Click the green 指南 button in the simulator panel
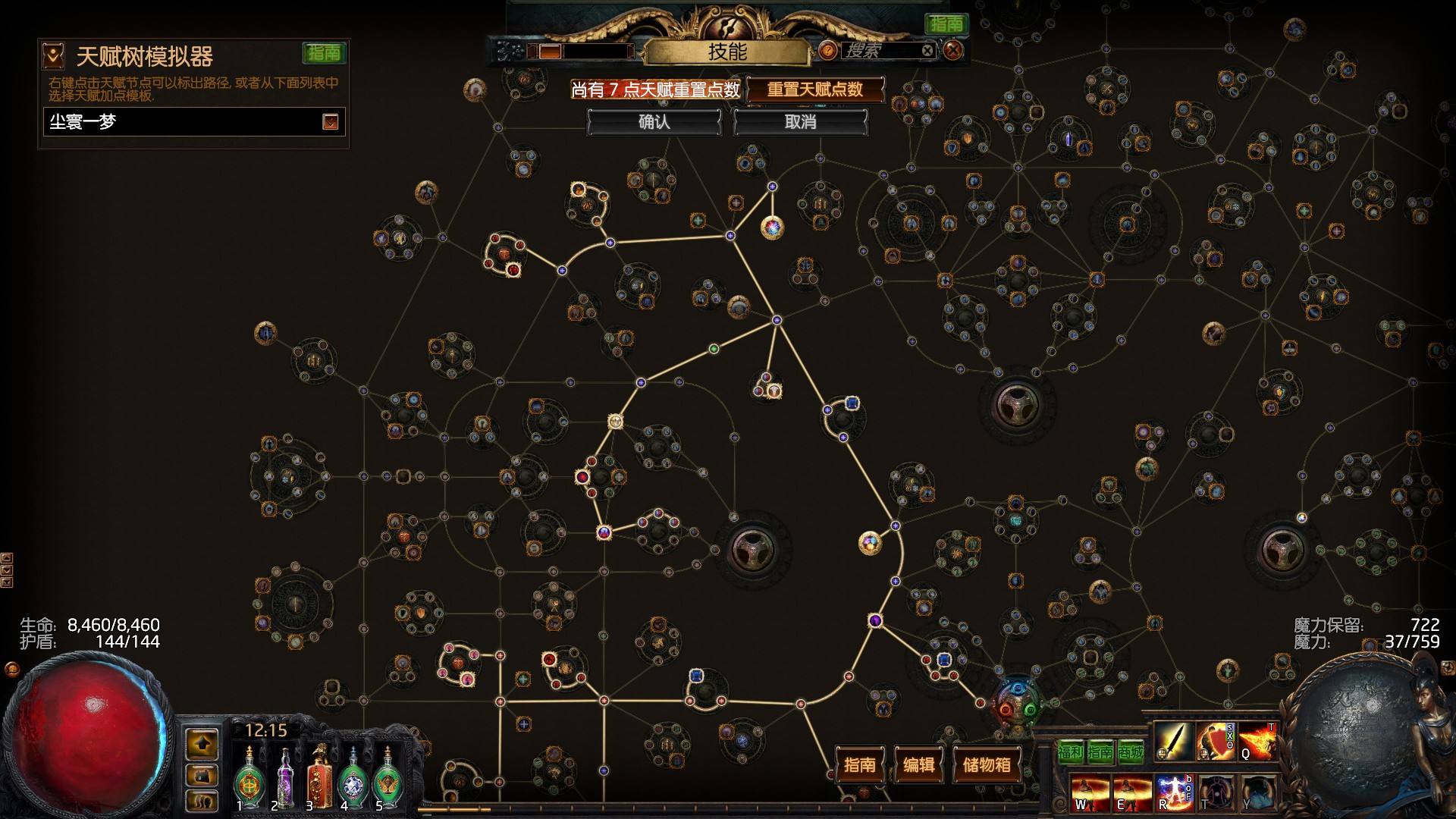This screenshot has height=819, width=1456. (x=324, y=53)
